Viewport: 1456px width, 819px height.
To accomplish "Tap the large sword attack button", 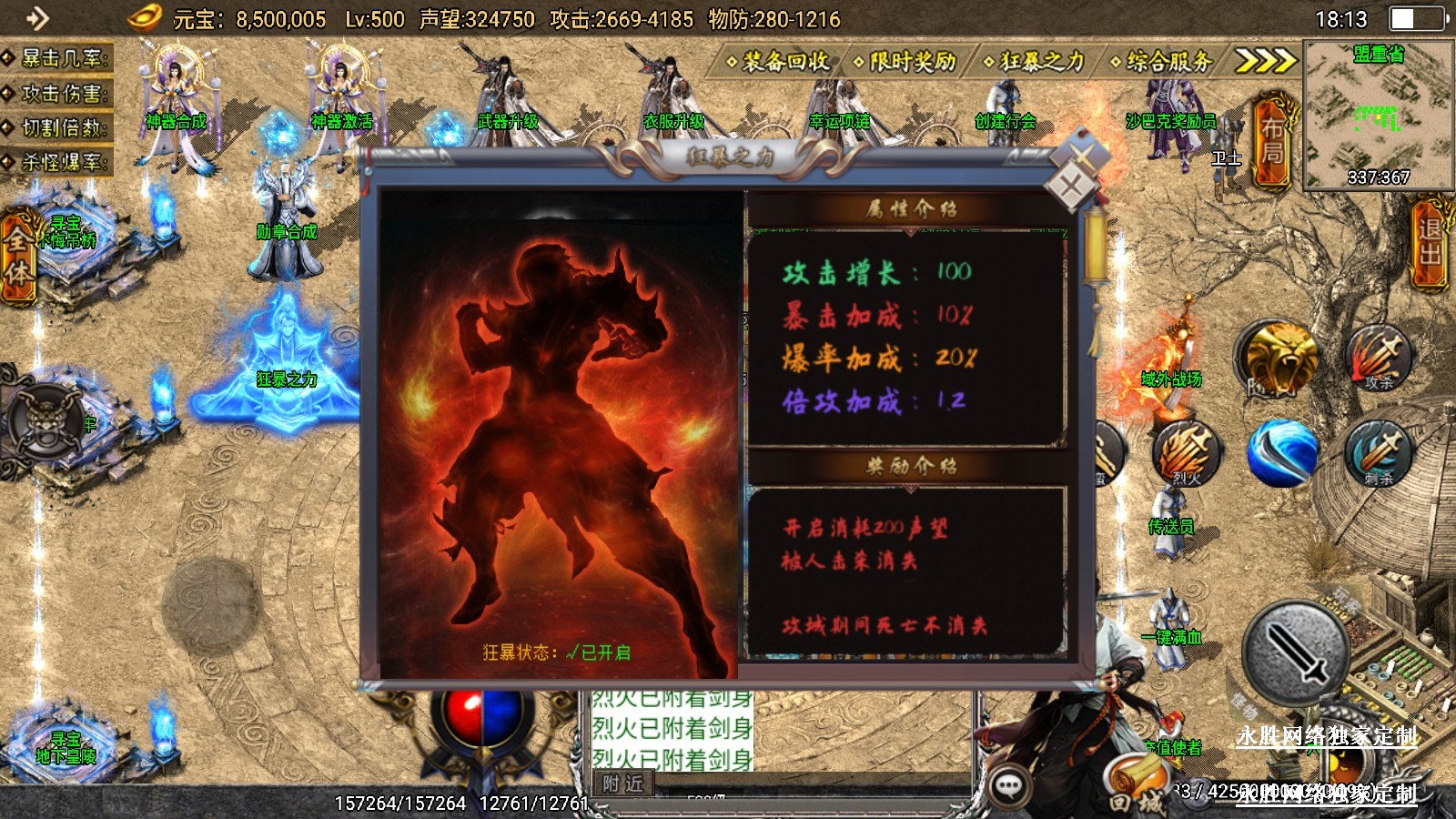I will coord(1296,652).
